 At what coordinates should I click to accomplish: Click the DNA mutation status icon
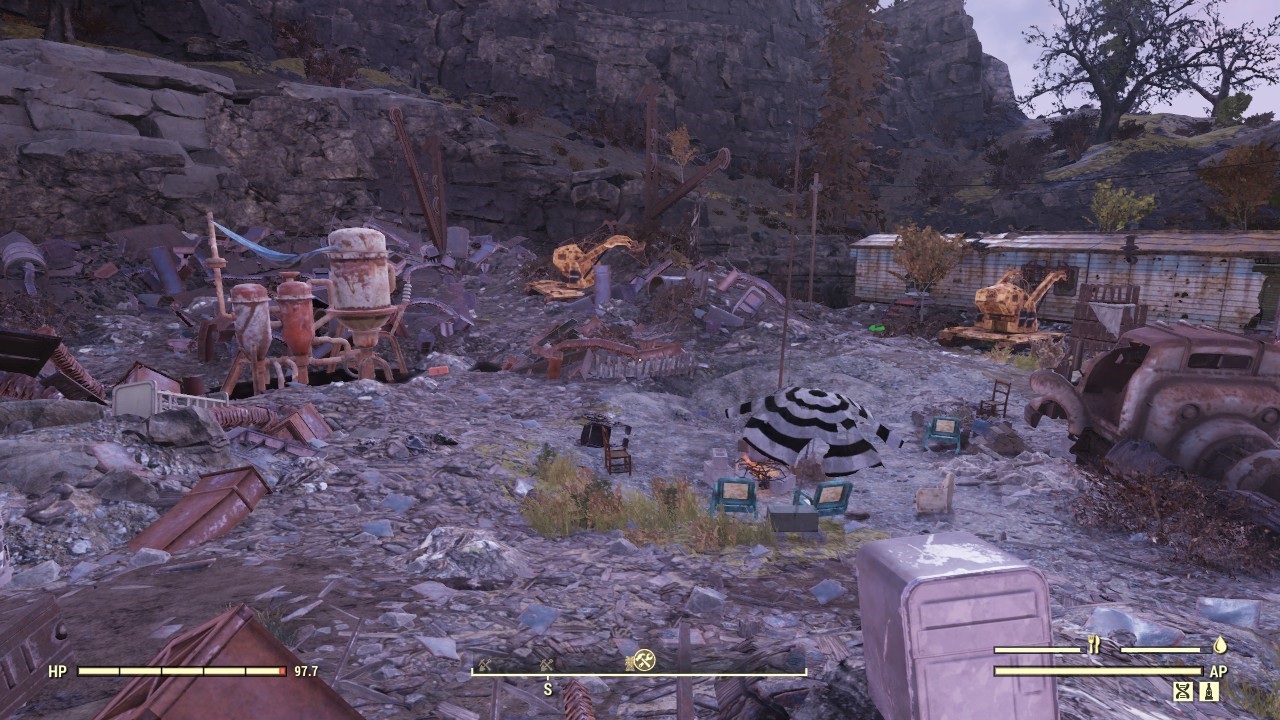pos(1183,691)
